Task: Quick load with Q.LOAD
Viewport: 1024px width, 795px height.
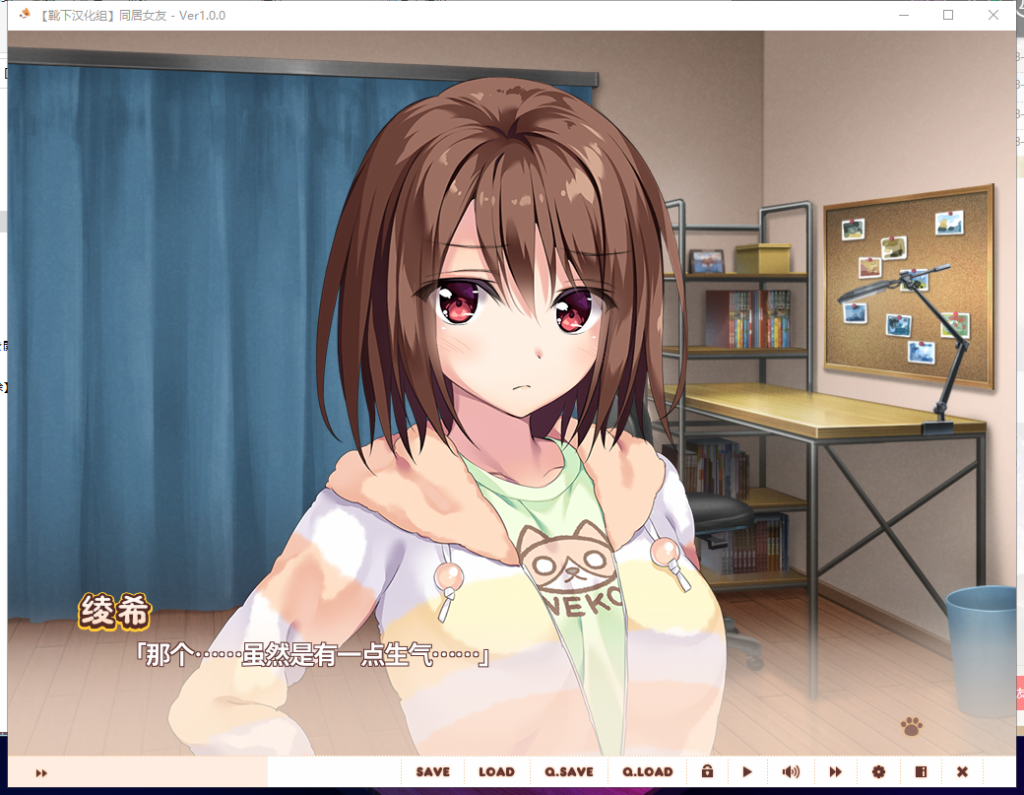Action: (x=647, y=772)
